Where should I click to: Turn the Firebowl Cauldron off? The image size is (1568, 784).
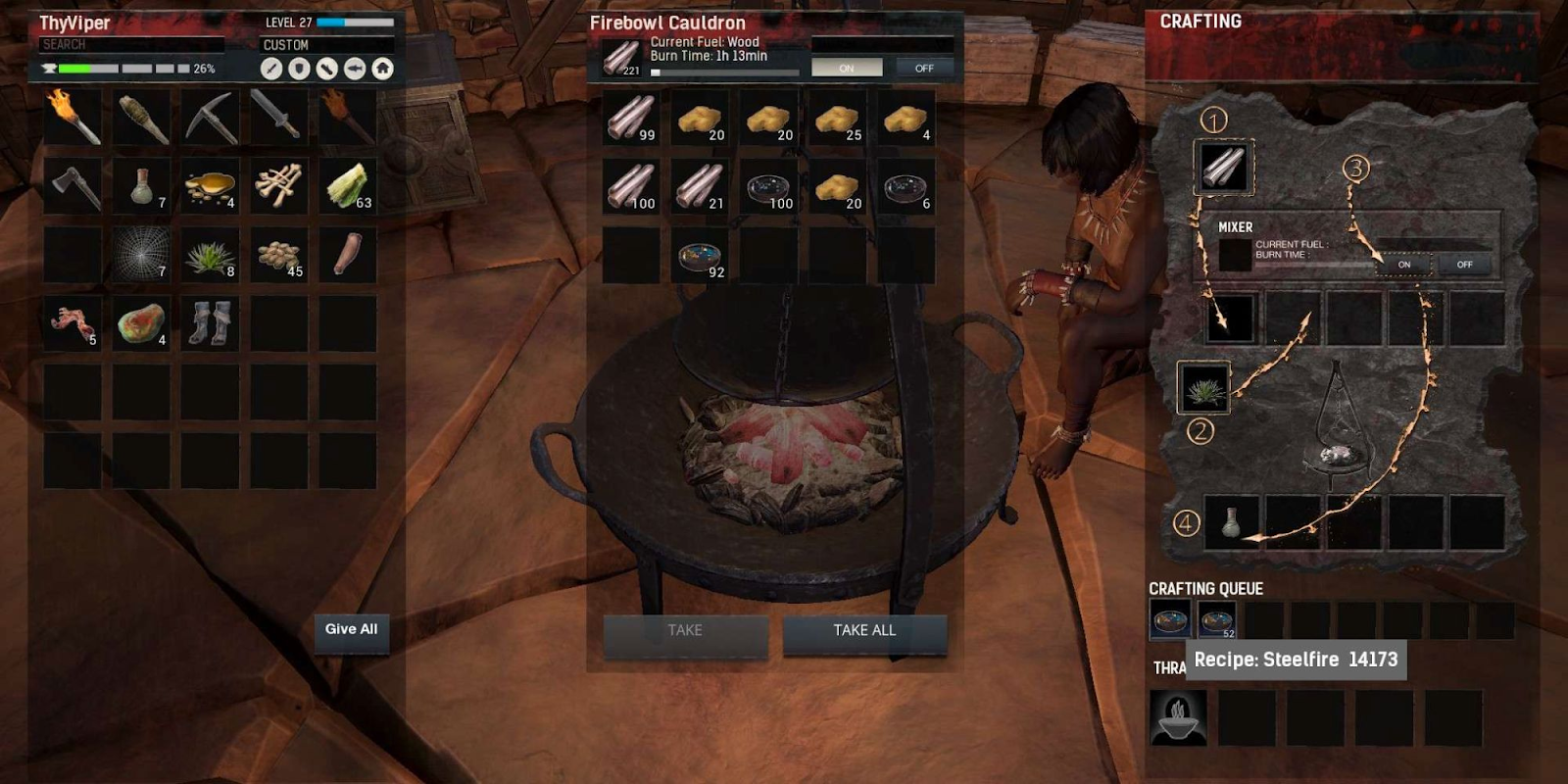924,68
